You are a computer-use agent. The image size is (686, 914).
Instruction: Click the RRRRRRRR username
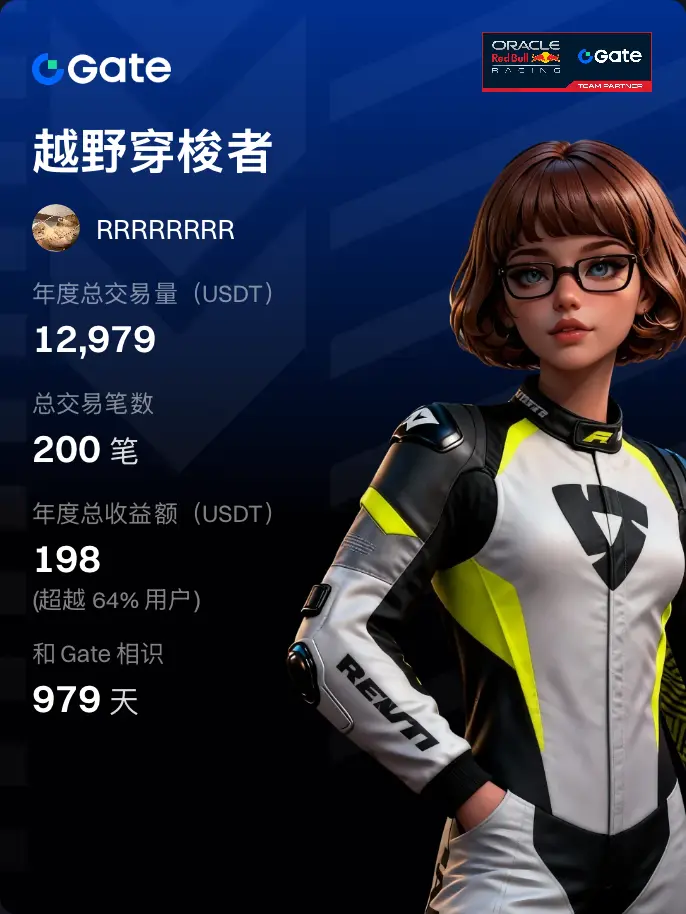point(165,230)
